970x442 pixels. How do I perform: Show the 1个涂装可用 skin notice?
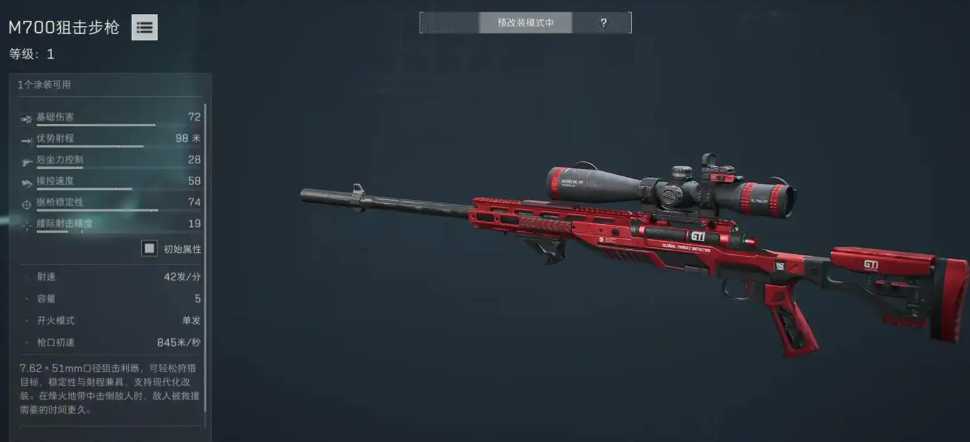click(45, 85)
